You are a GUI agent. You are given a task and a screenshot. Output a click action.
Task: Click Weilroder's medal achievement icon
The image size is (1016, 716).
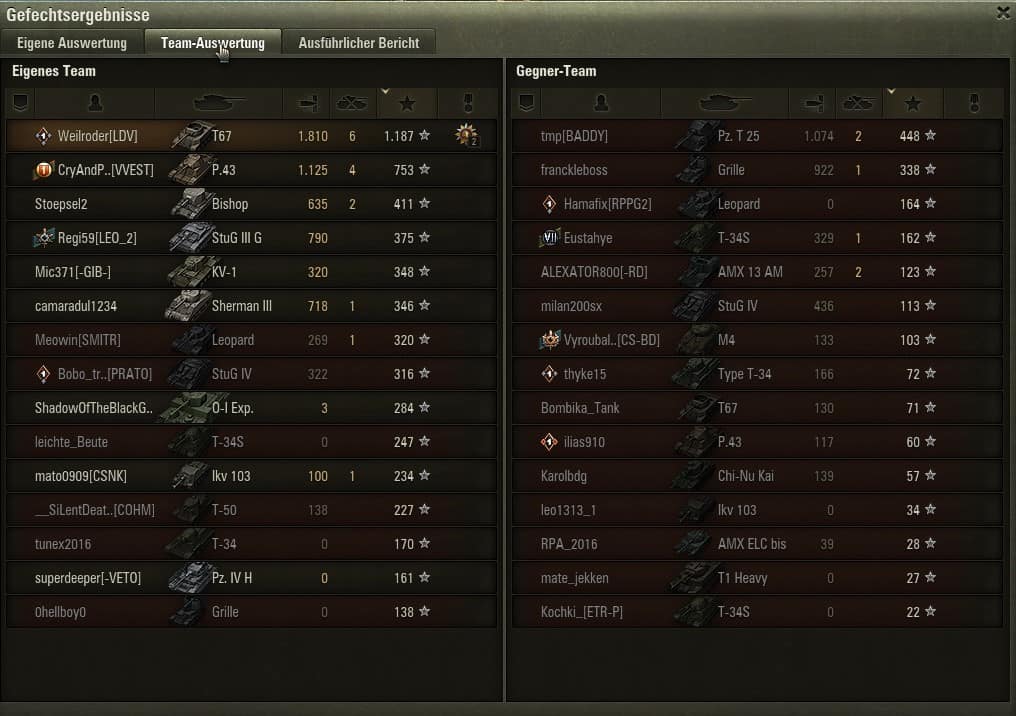click(x=466, y=135)
